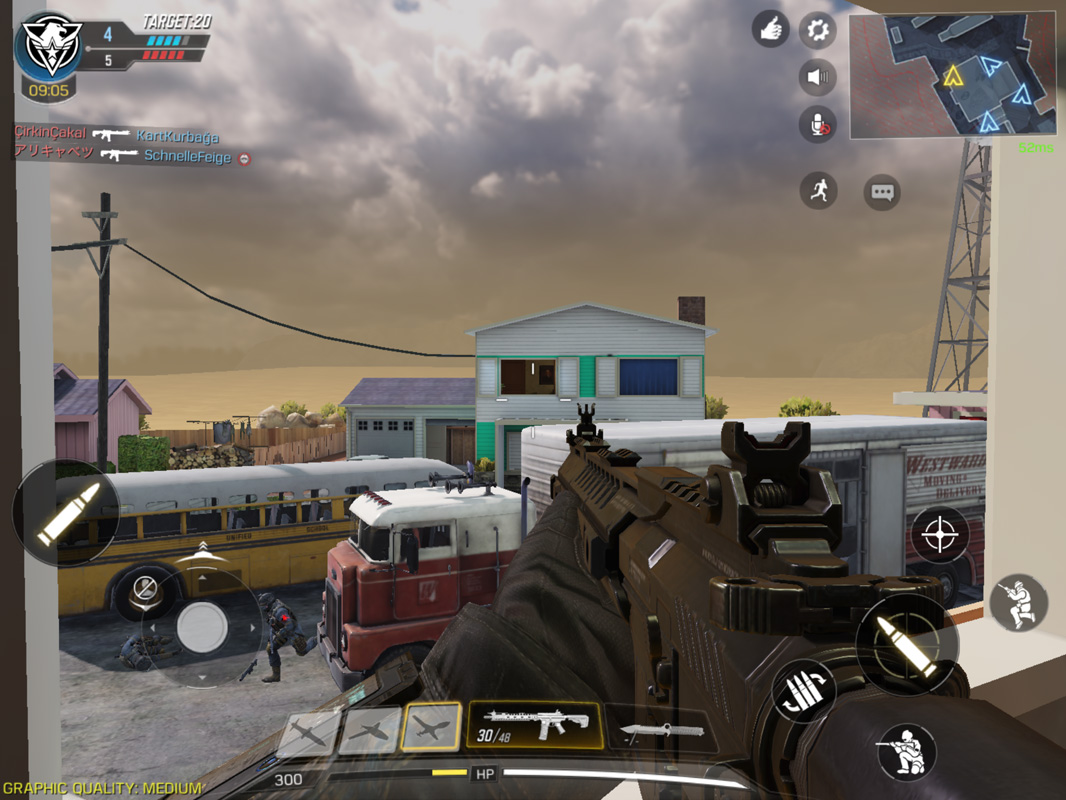Toggle the muted microphone button
Image resolution: width=1066 pixels, height=800 pixels.
(x=817, y=124)
